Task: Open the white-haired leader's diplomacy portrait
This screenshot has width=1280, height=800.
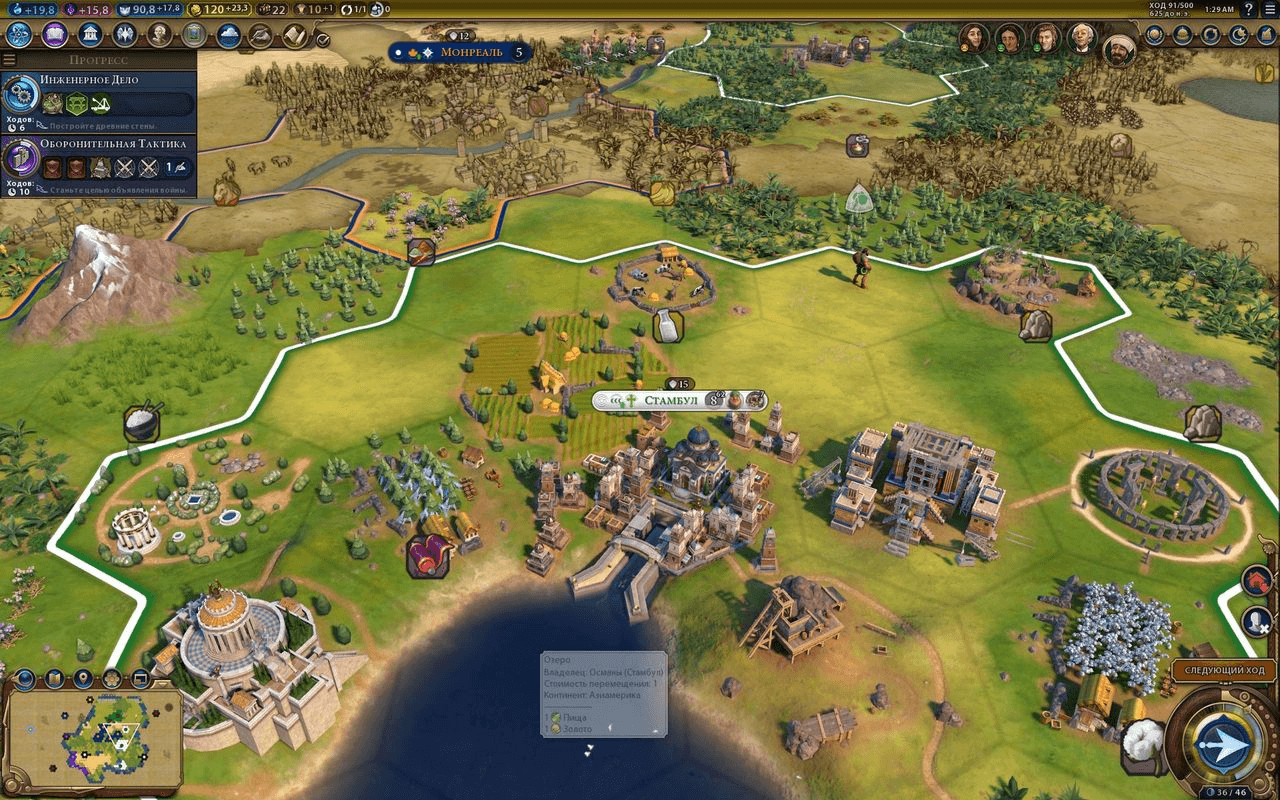Action: point(1081,38)
